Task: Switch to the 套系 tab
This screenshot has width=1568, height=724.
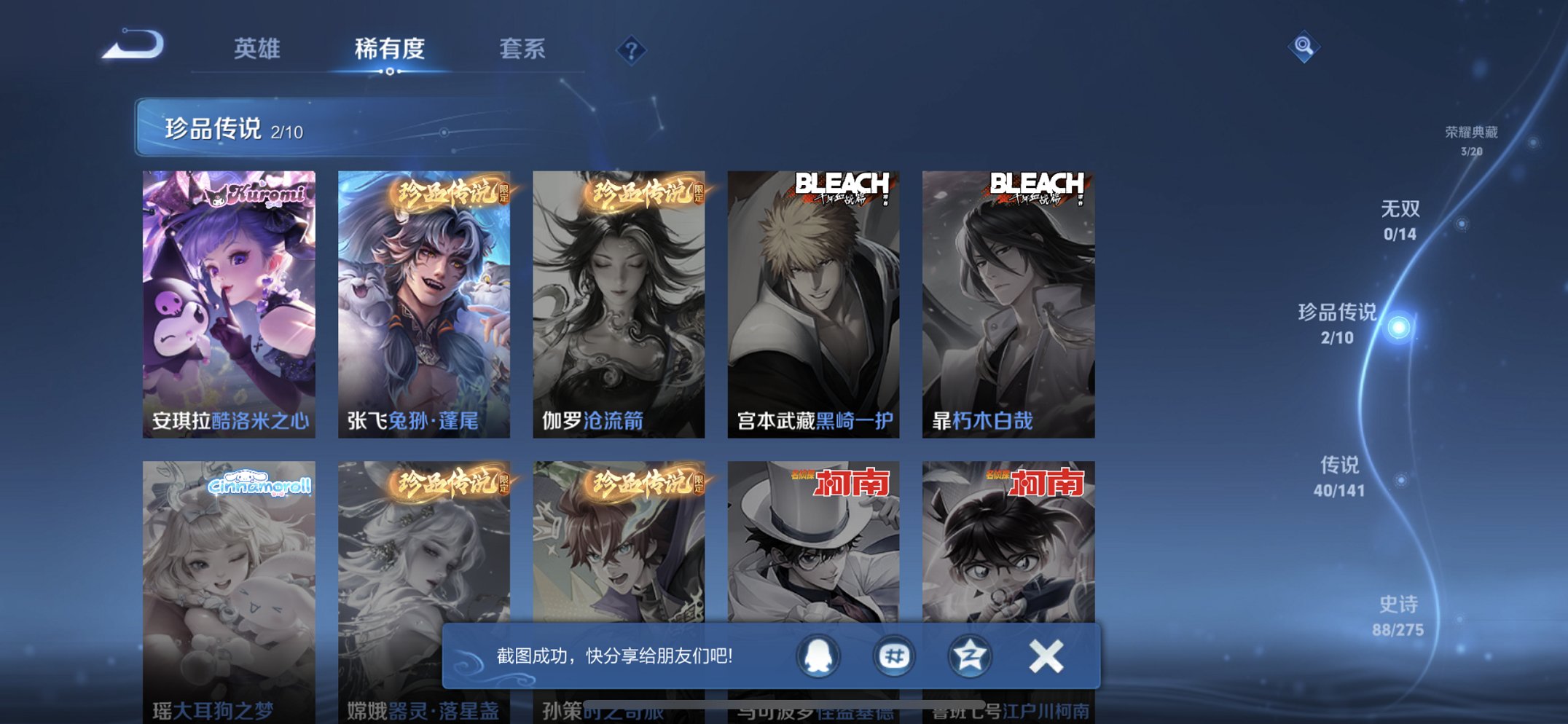Action: point(522,50)
